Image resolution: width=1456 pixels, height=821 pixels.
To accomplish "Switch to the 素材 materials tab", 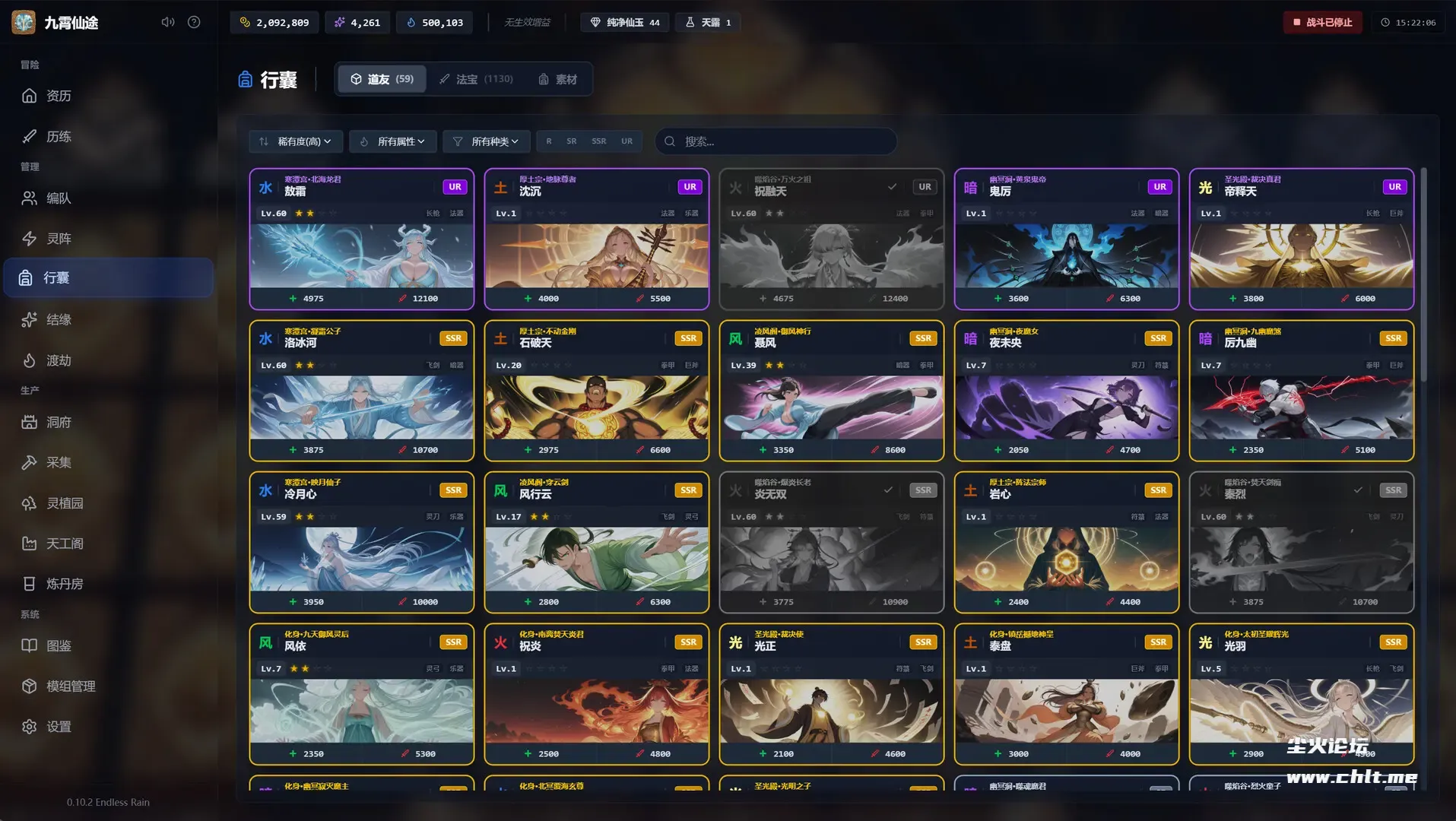I will 558,79.
